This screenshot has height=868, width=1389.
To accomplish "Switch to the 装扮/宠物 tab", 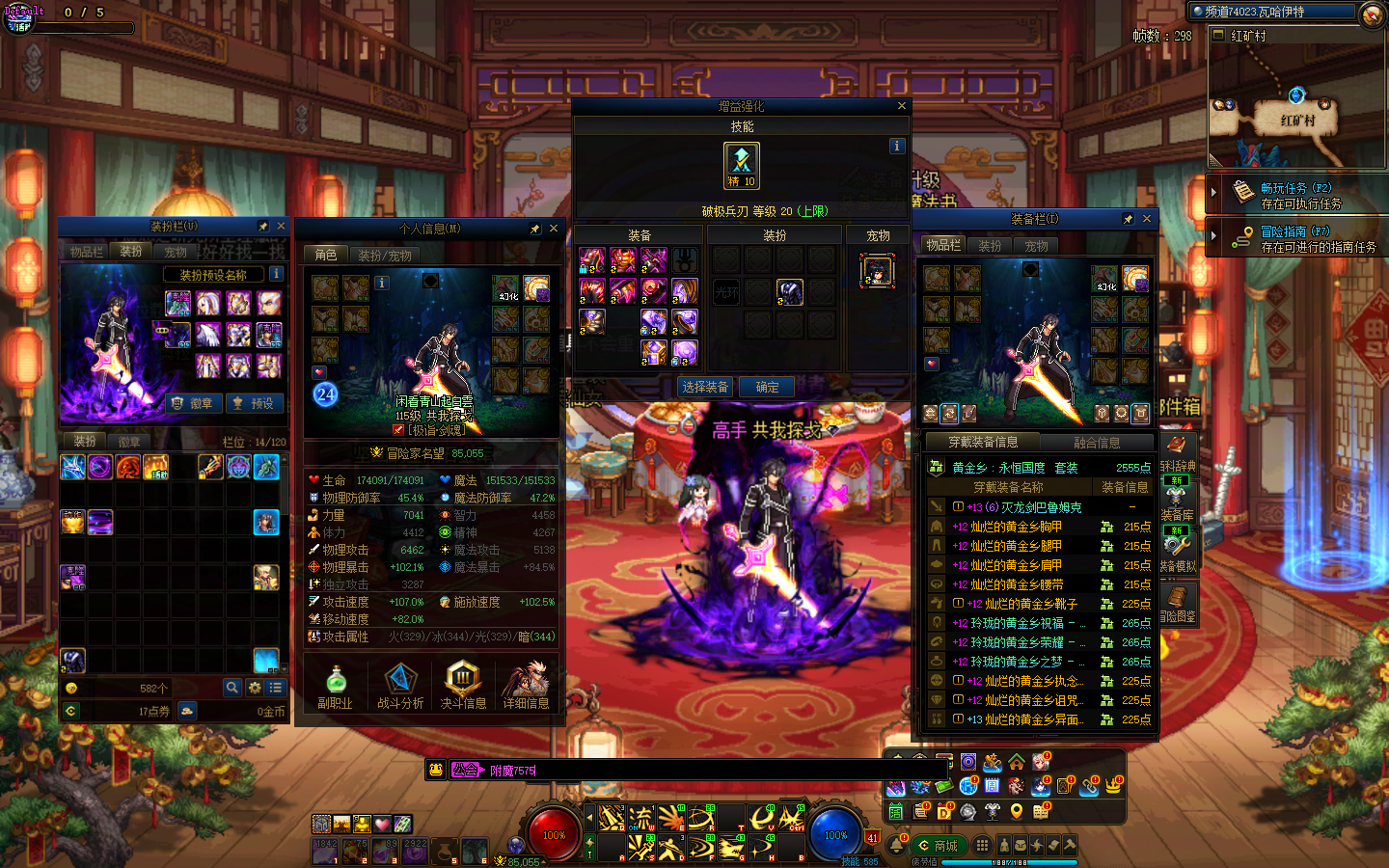I will tap(384, 256).
